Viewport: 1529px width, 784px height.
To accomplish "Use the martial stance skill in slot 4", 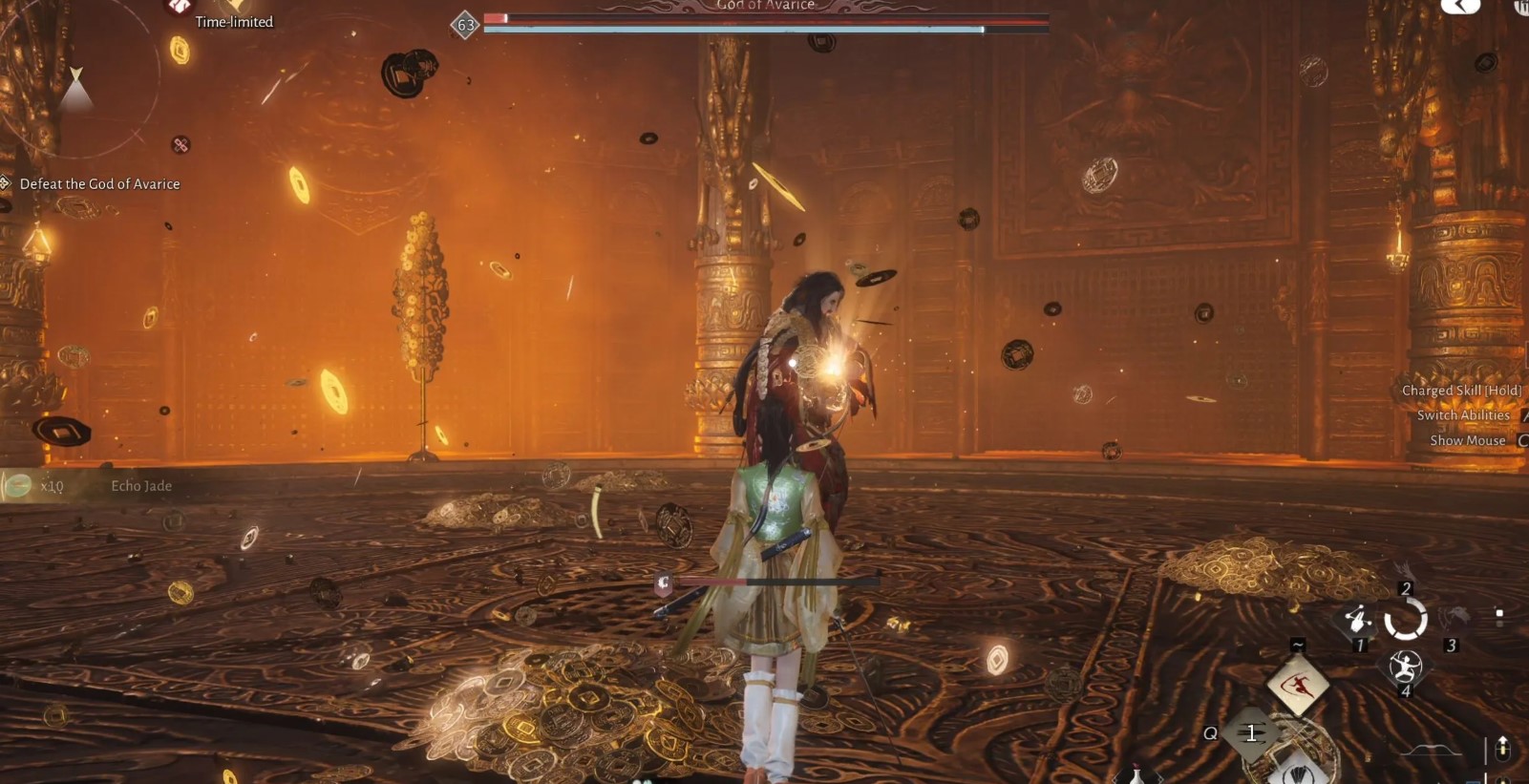I will (1405, 666).
